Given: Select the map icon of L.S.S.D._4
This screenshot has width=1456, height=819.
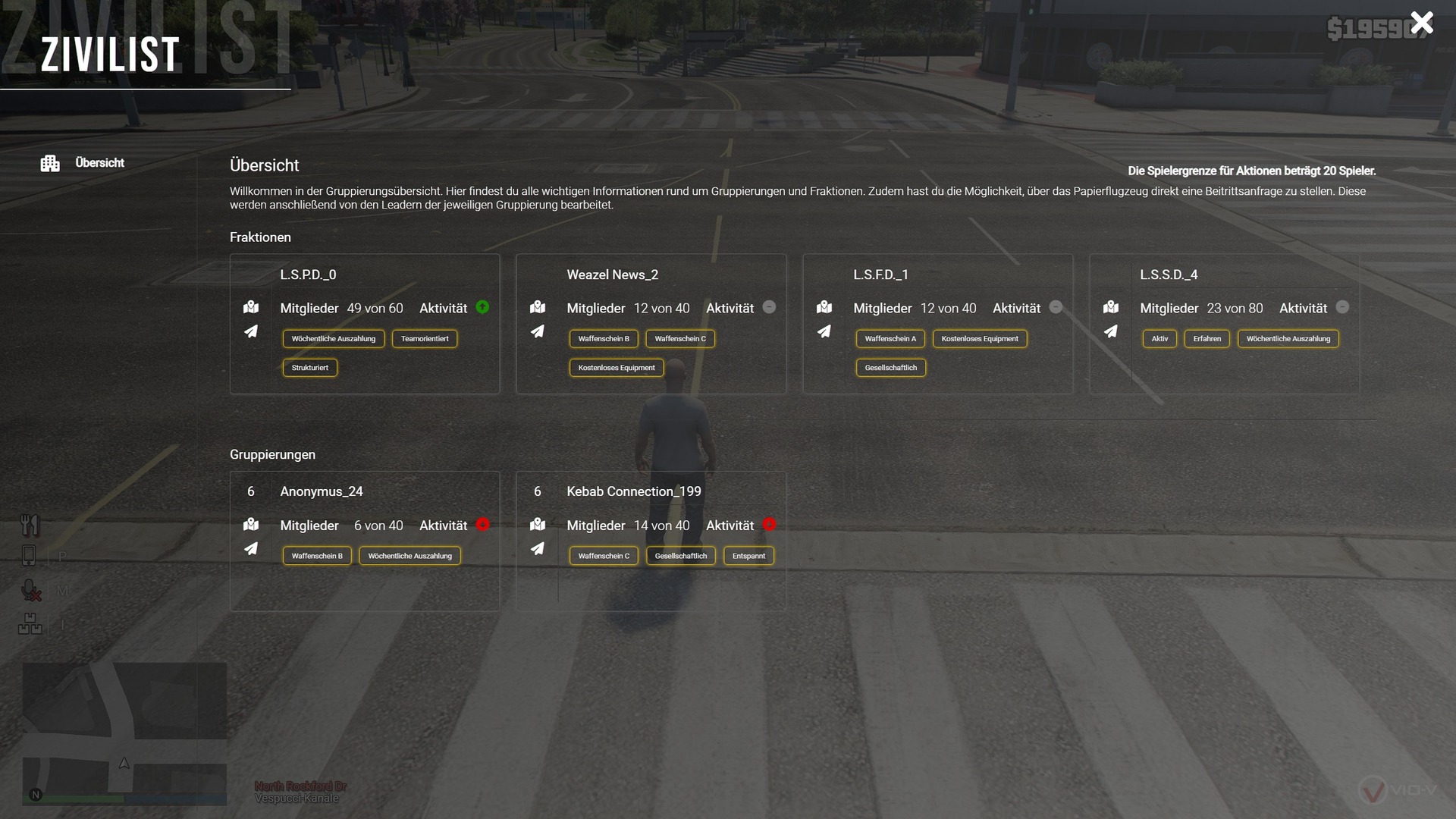Looking at the screenshot, I should tap(1111, 307).
